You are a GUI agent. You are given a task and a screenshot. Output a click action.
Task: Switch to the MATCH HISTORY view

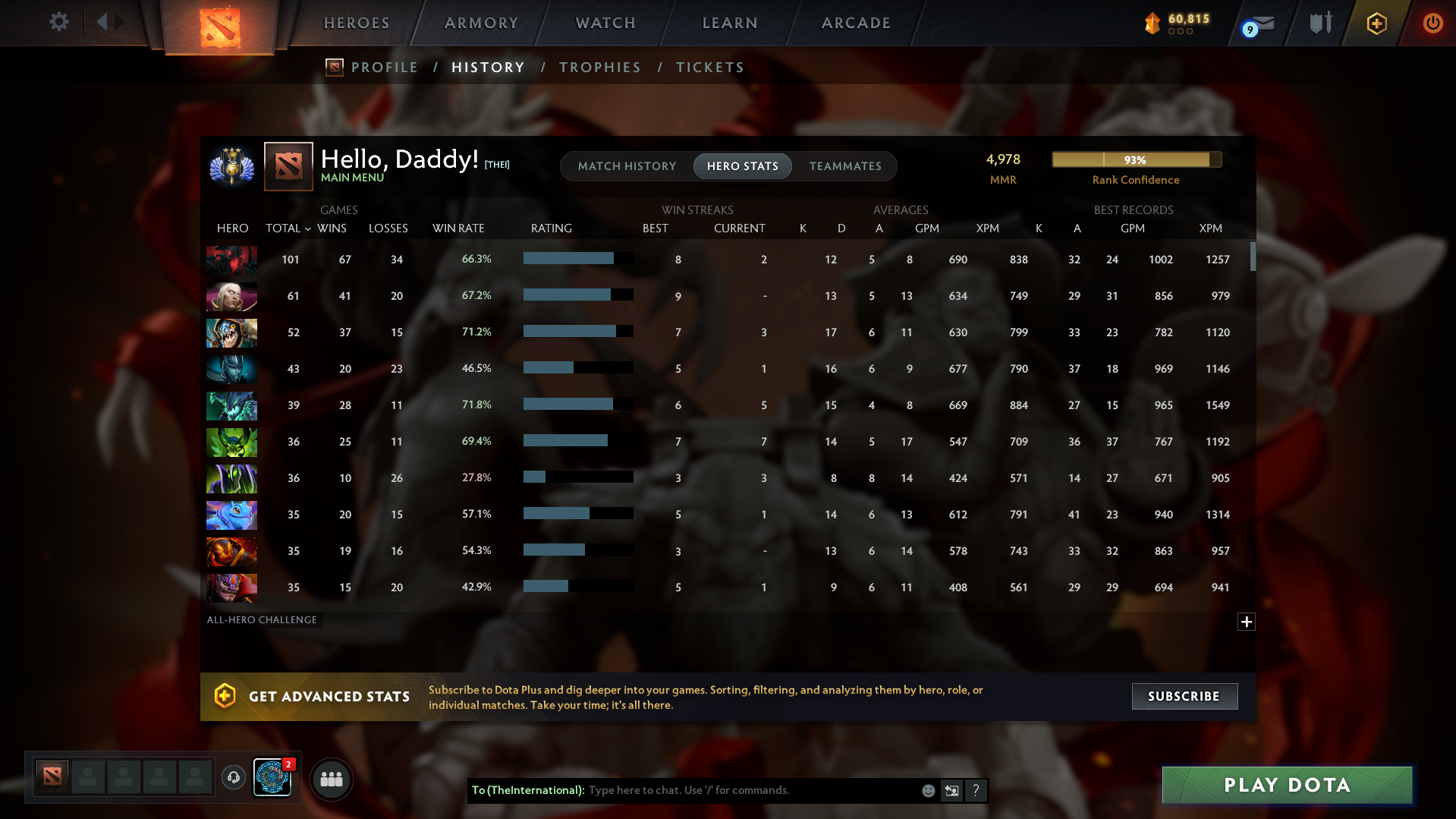click(627, 165)
